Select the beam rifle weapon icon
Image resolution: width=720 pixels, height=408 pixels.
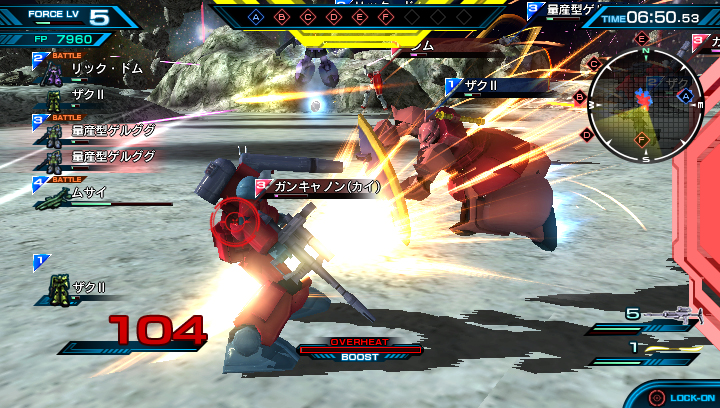click(670, 314)
